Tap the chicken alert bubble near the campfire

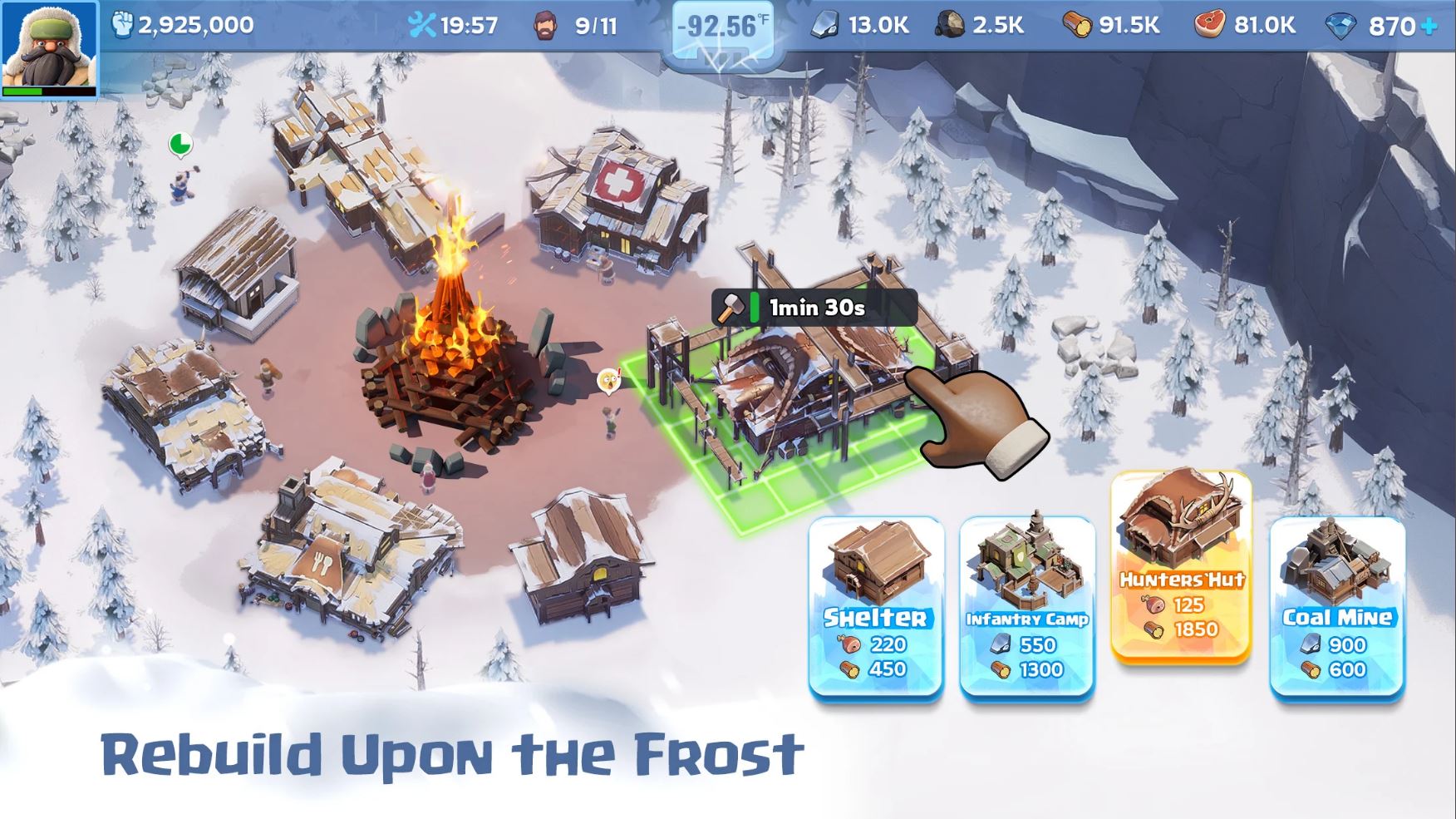click(x=610, y=379)
